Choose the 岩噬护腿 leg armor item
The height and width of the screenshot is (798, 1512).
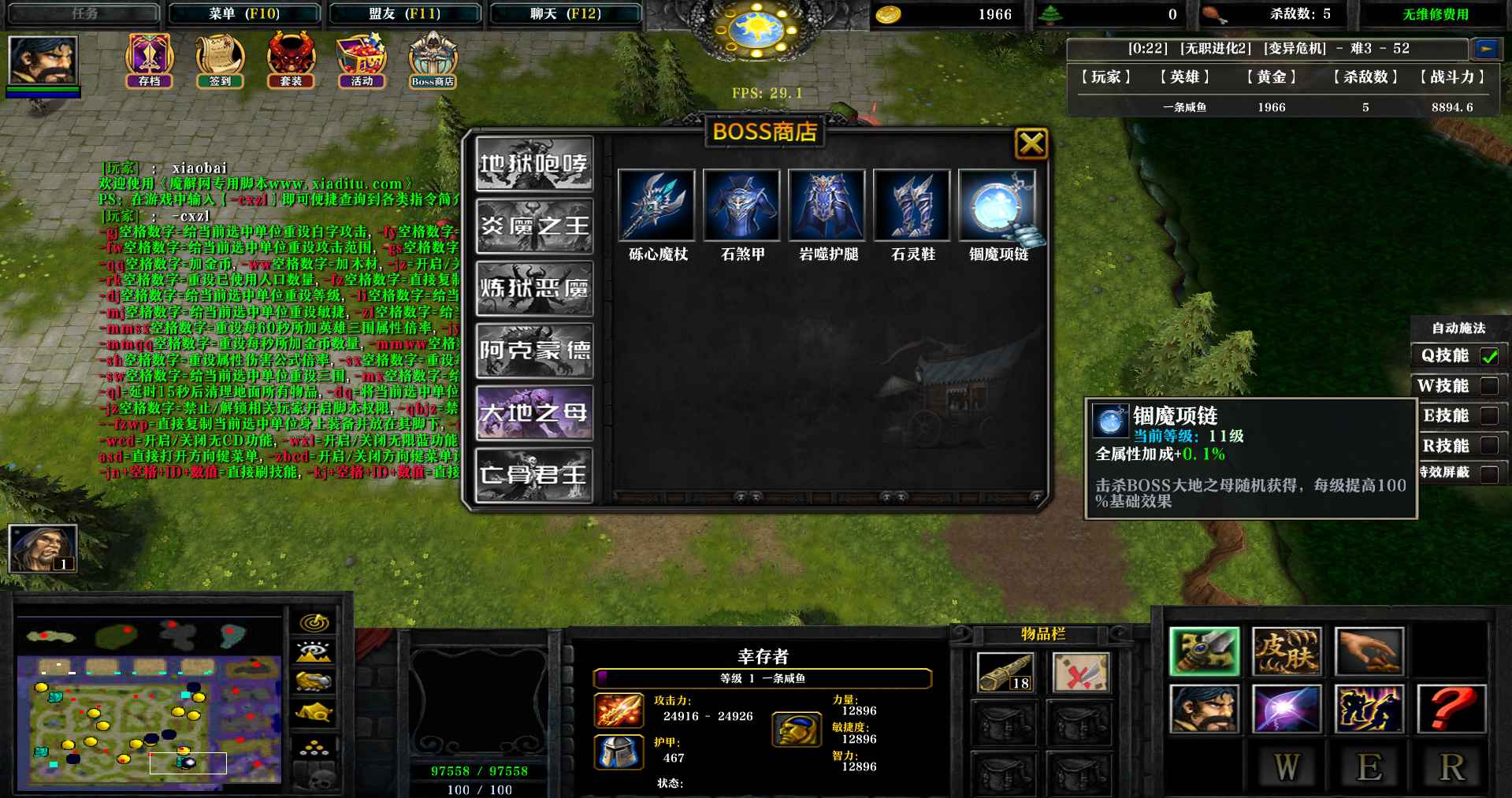pyautogui.click(x=827, y=206)
